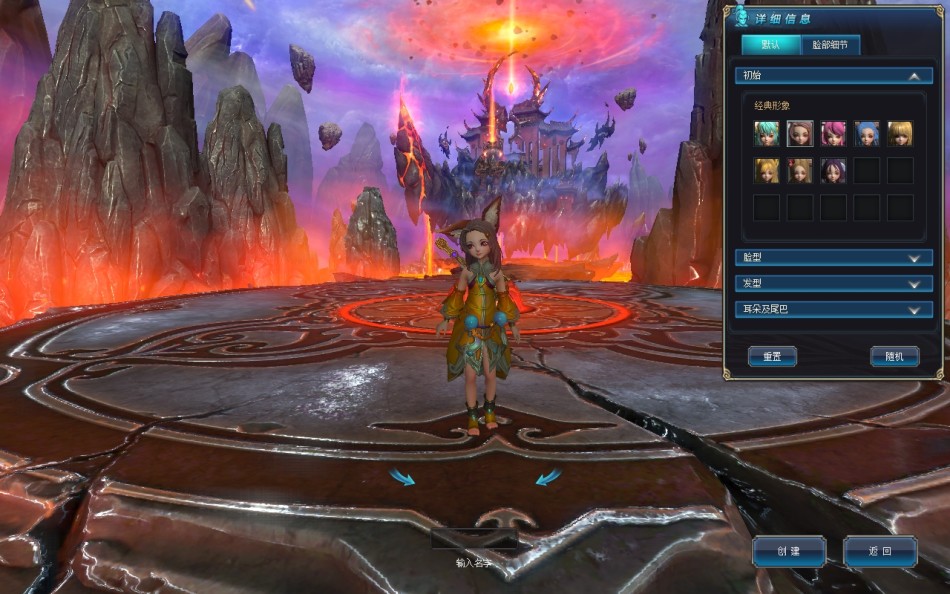Choose the teal-haired preset portrait
This screenshot has width=950, height=594.
(767, 134)
